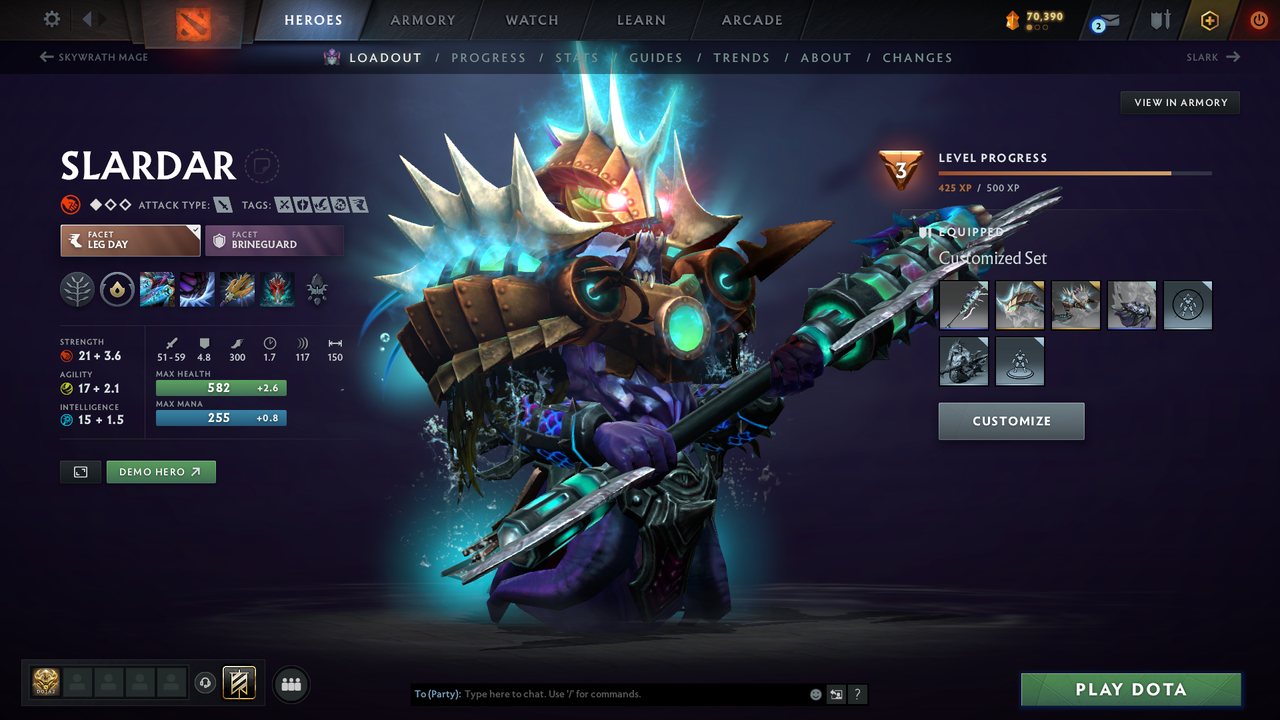The image size is (1280, 720).
Task: Click the forward chevron toward Slark
Action: pos(1232,57)
